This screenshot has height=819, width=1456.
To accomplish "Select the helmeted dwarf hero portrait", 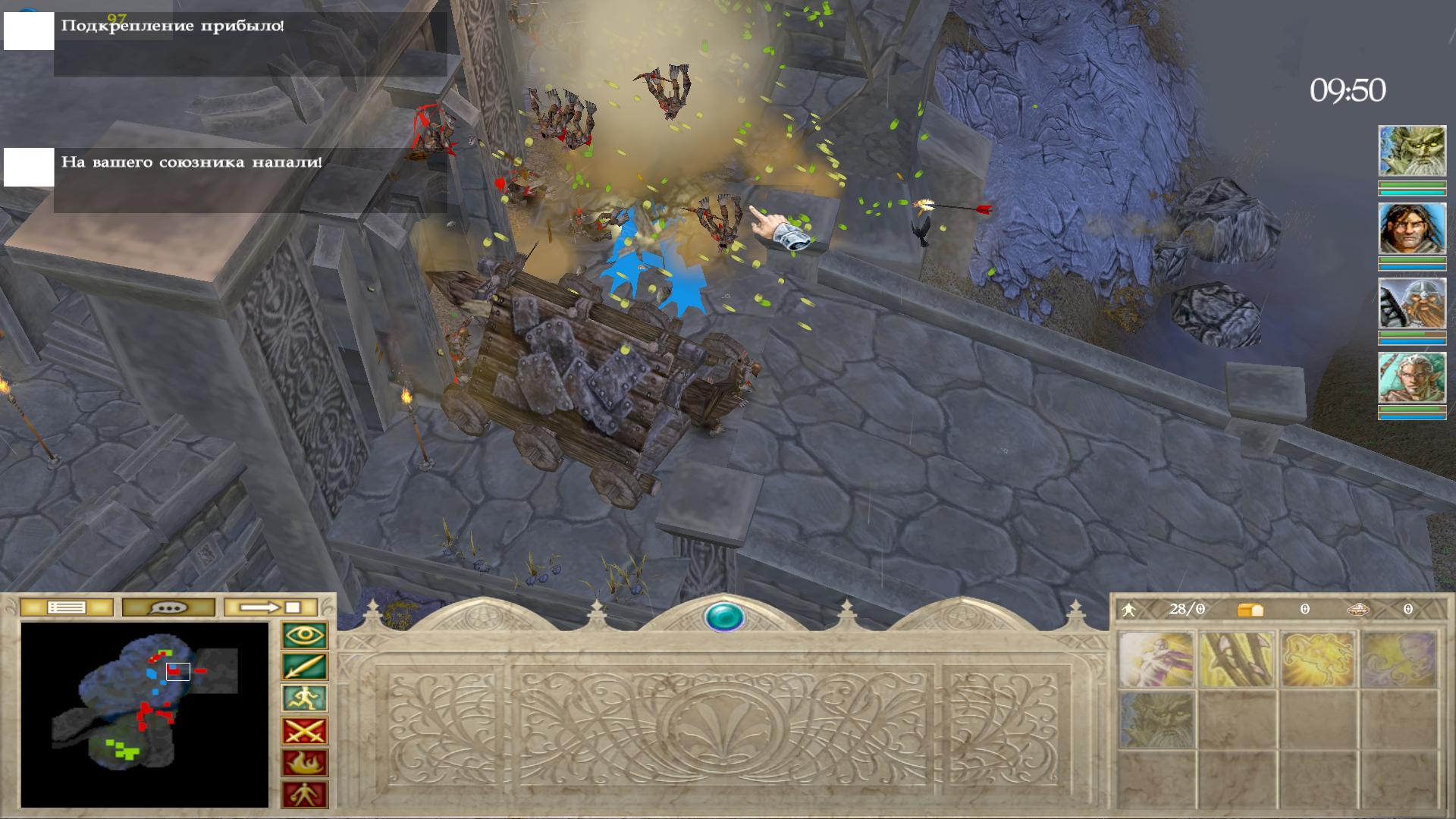I will pyautogui.click(x=1411, y=303).
